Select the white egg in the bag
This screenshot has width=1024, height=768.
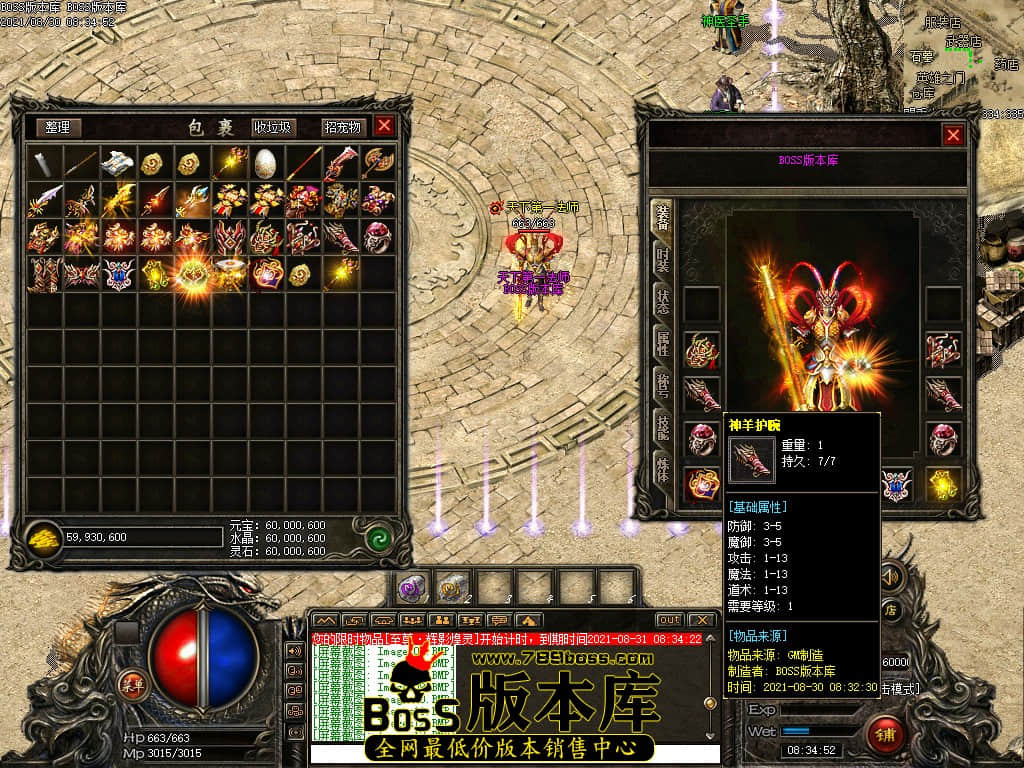[x=265, y=162]
